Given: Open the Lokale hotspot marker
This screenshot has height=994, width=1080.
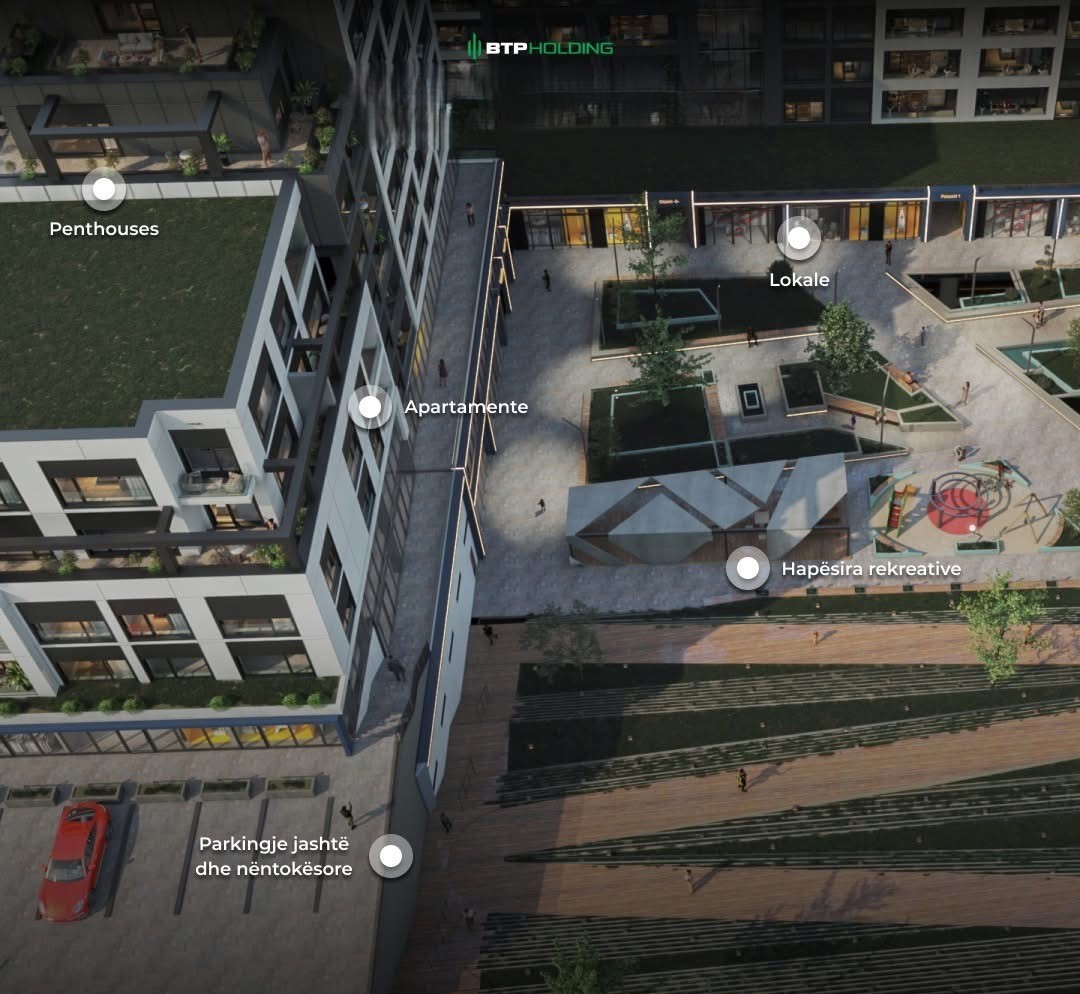Looking at the screenshot, I should (x=799, y=238).
